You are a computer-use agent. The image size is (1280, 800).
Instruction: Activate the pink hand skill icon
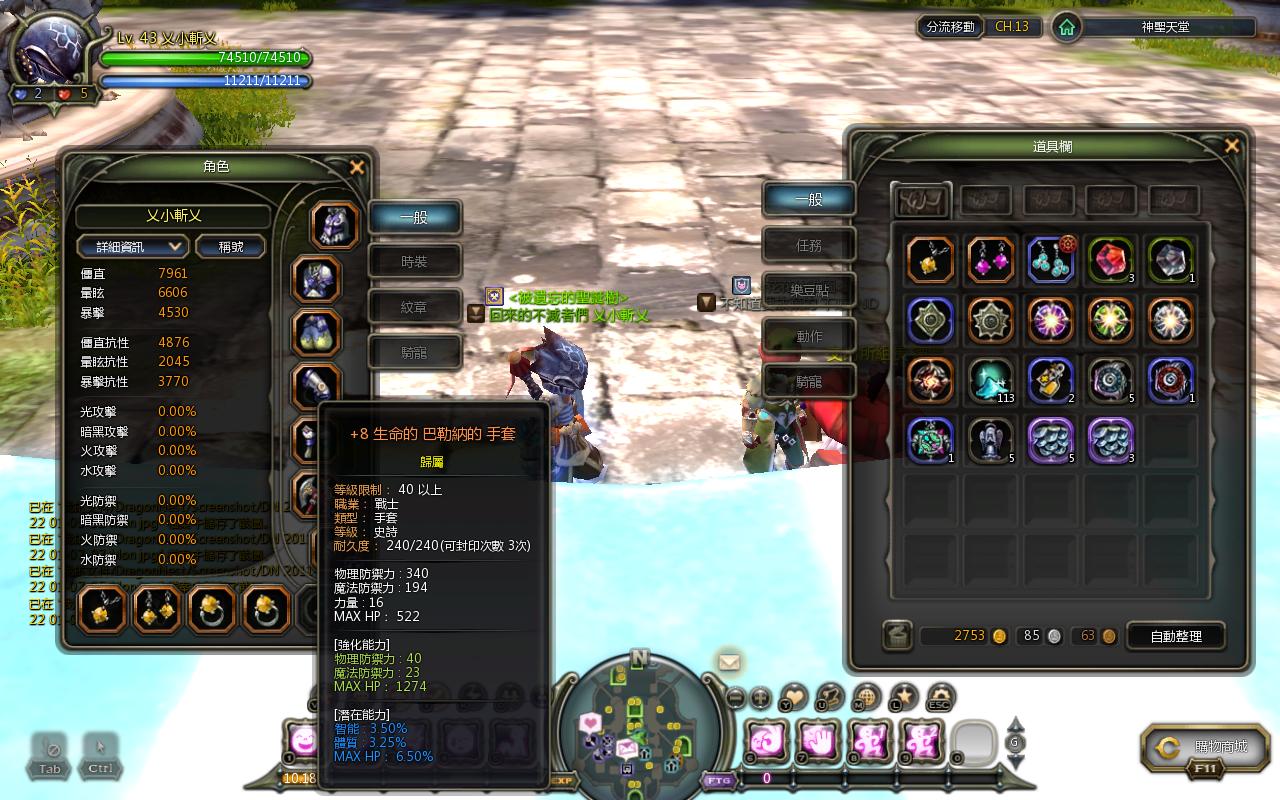[x=817, y=741]
